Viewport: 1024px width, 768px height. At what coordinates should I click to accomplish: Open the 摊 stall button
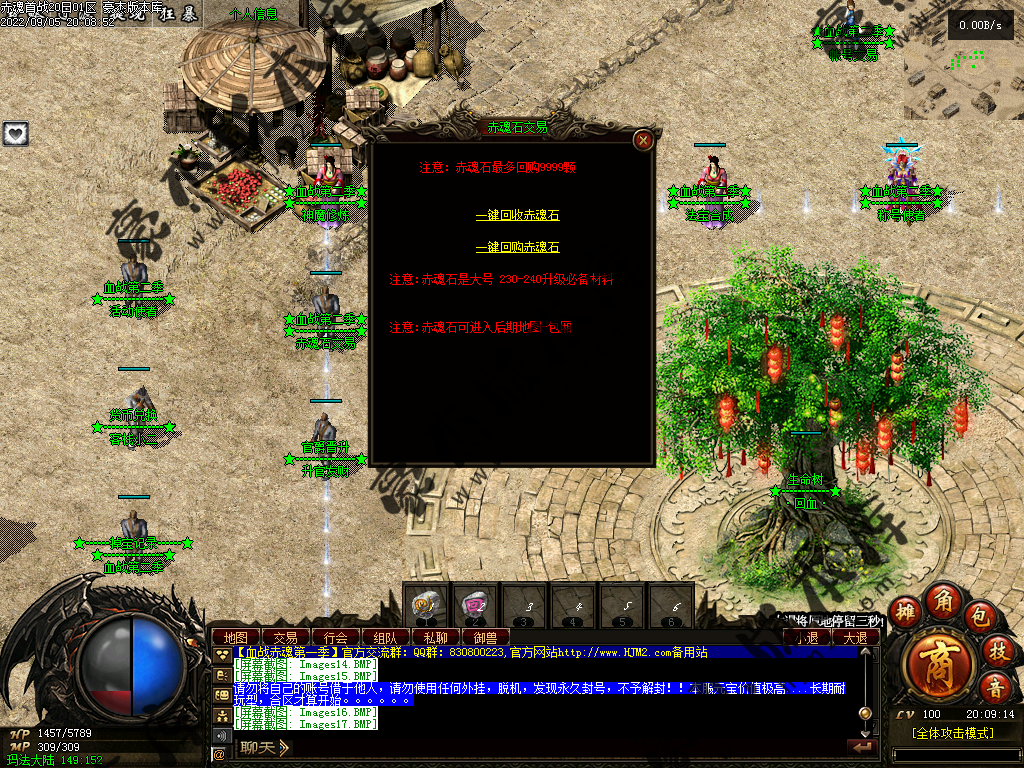904,613
